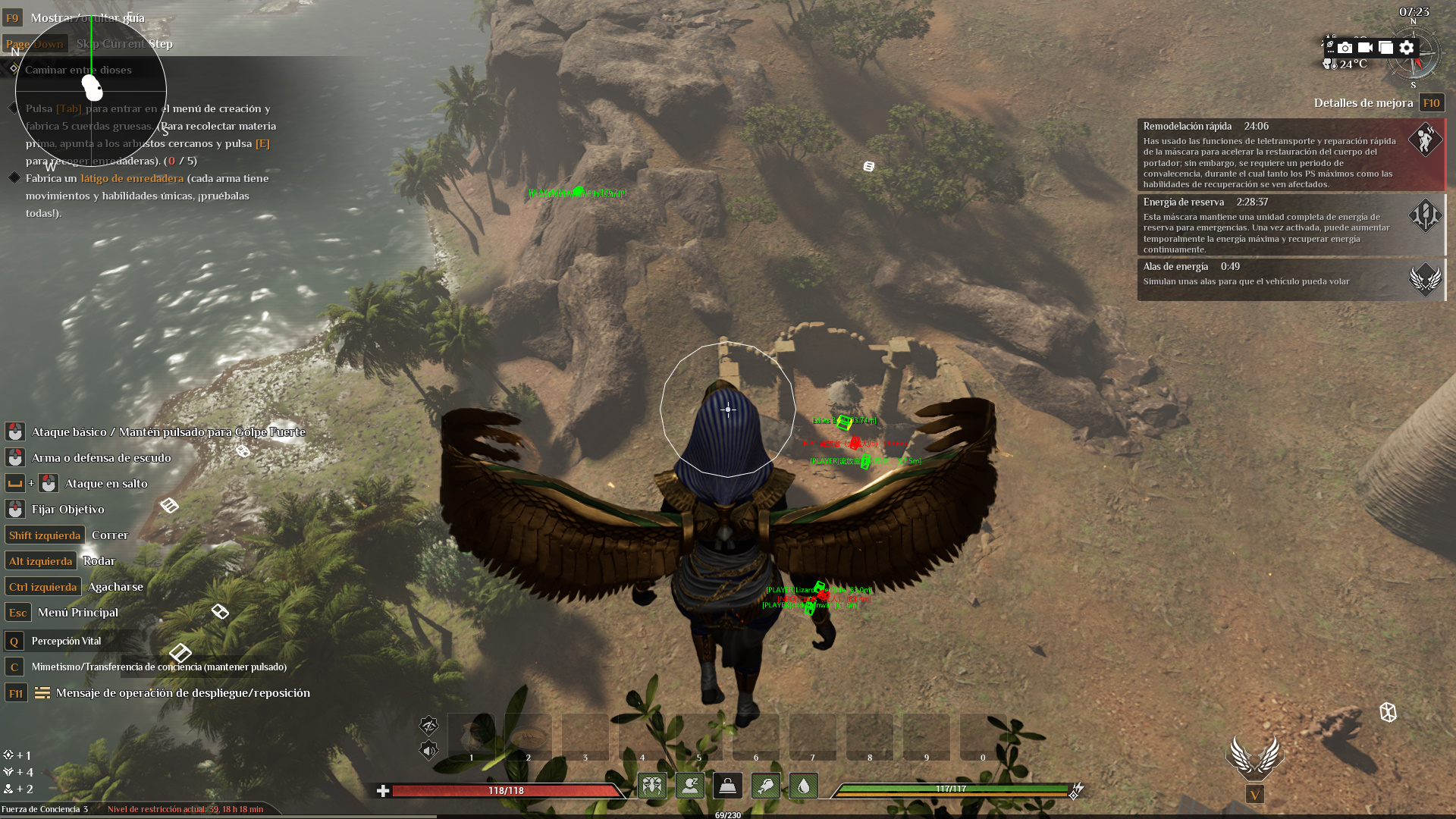Select the water drop hydration icon

coord(803,786)
